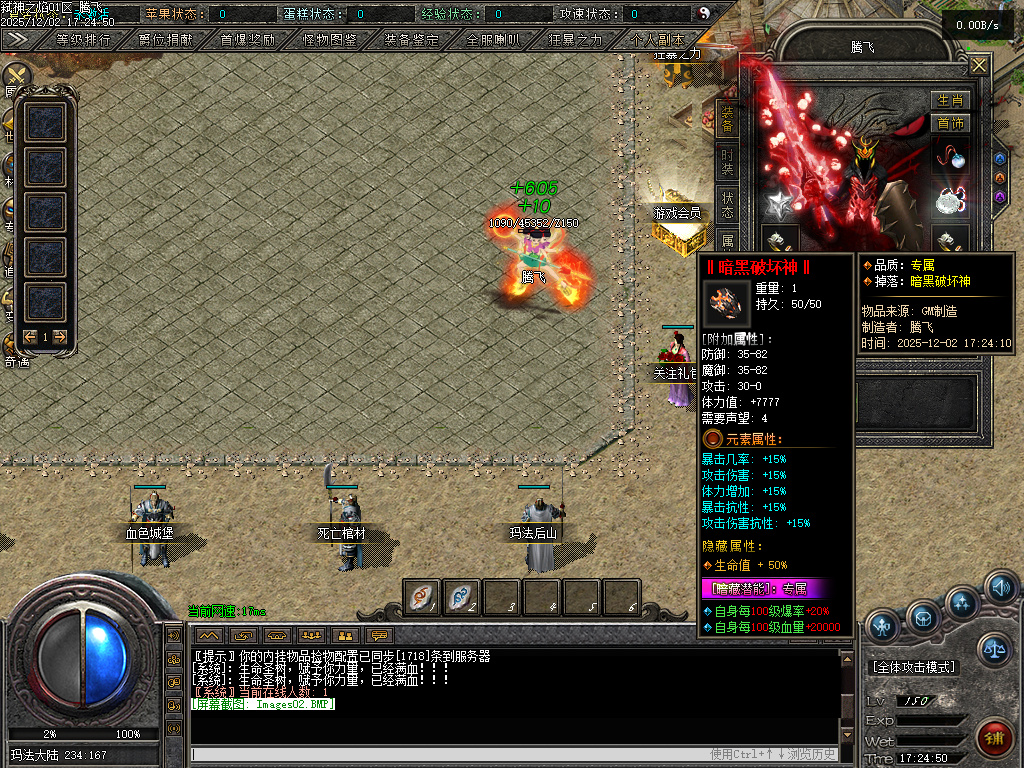This screenshot has height=768, width=1024.
Task: Select the necklace equipment slot
Action: coord(950,155)
